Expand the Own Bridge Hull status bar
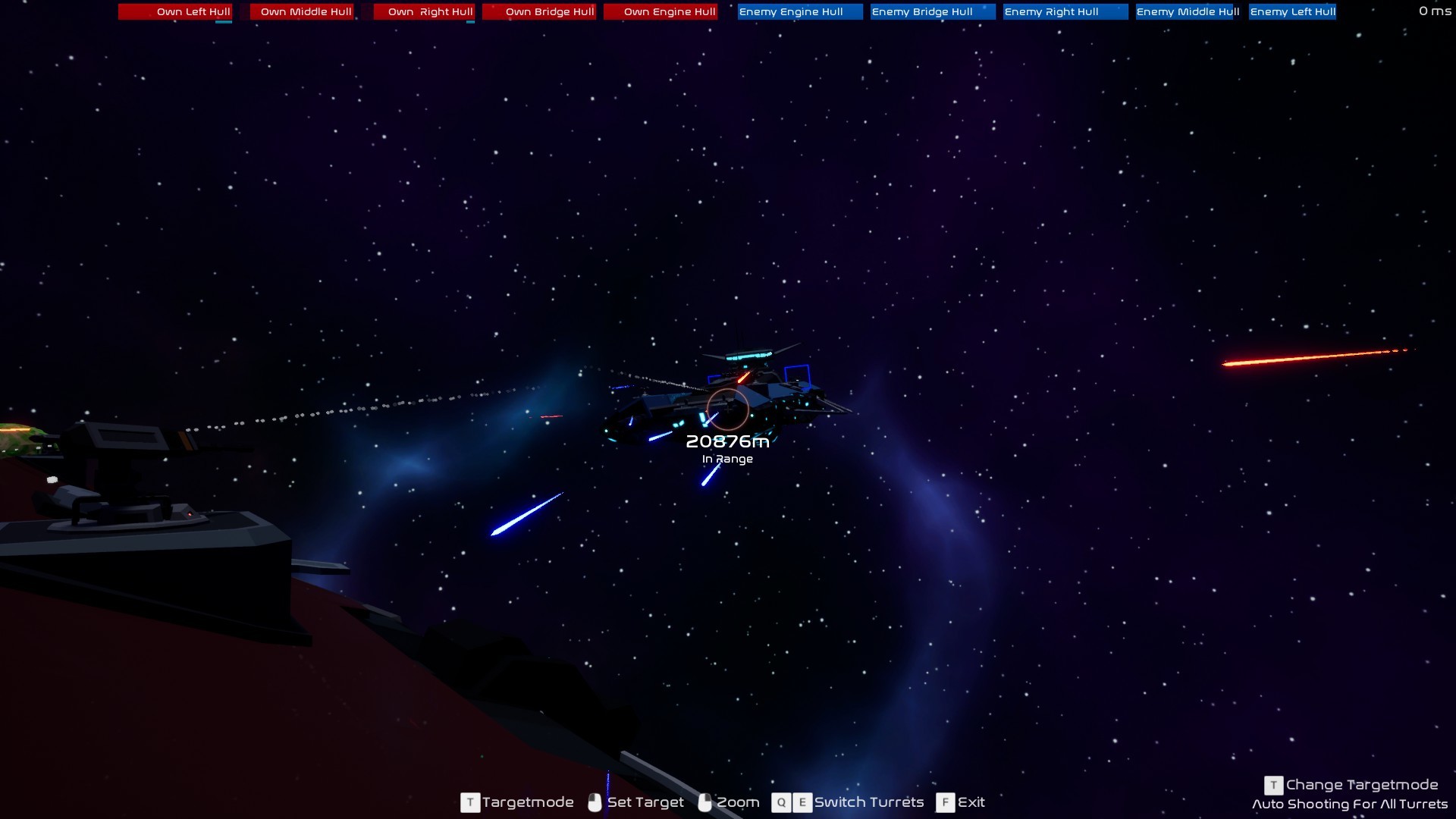The height and width of the screenshot is (819, 1456). [539, 12]
